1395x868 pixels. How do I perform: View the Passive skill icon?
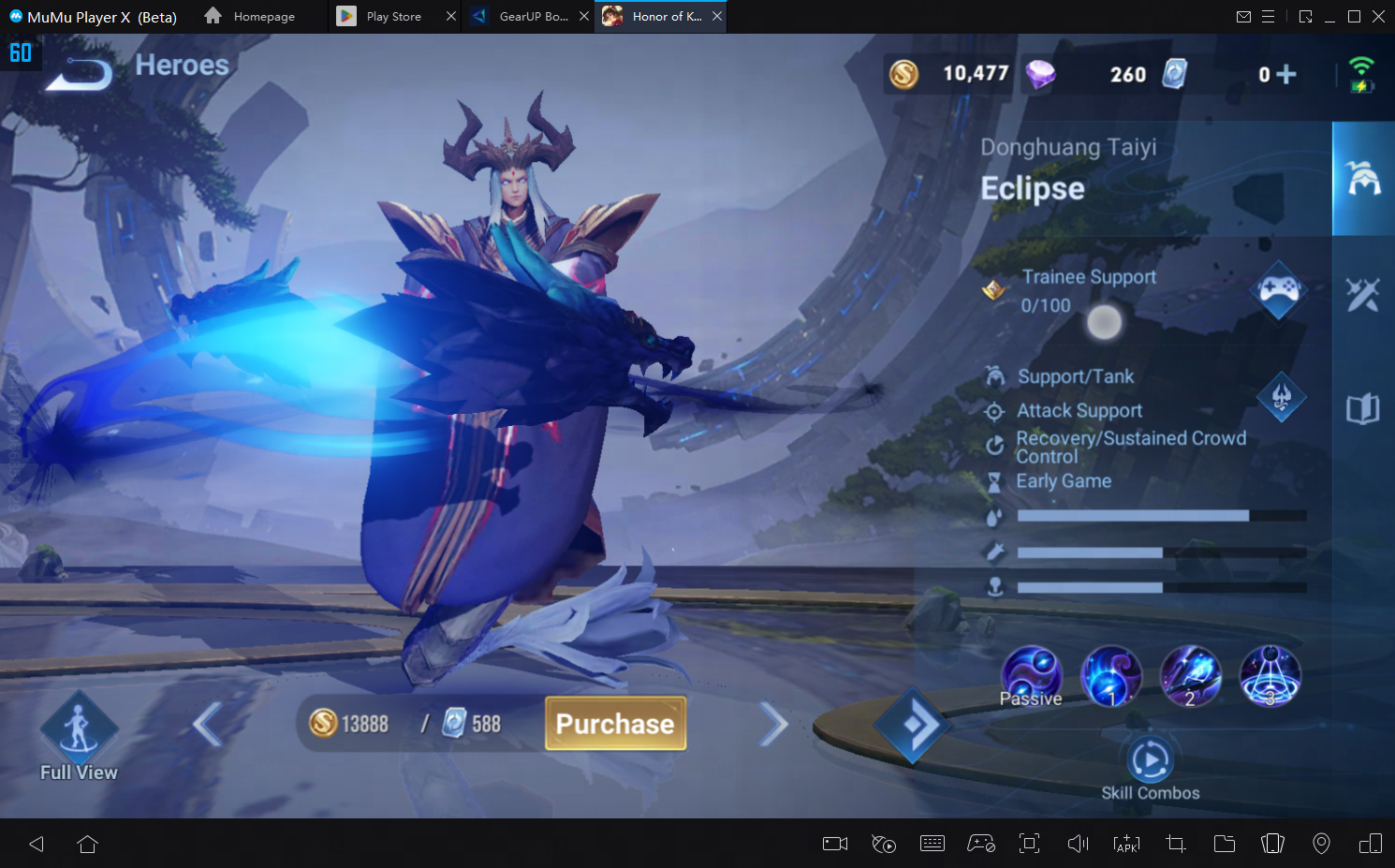[1031, 676]
